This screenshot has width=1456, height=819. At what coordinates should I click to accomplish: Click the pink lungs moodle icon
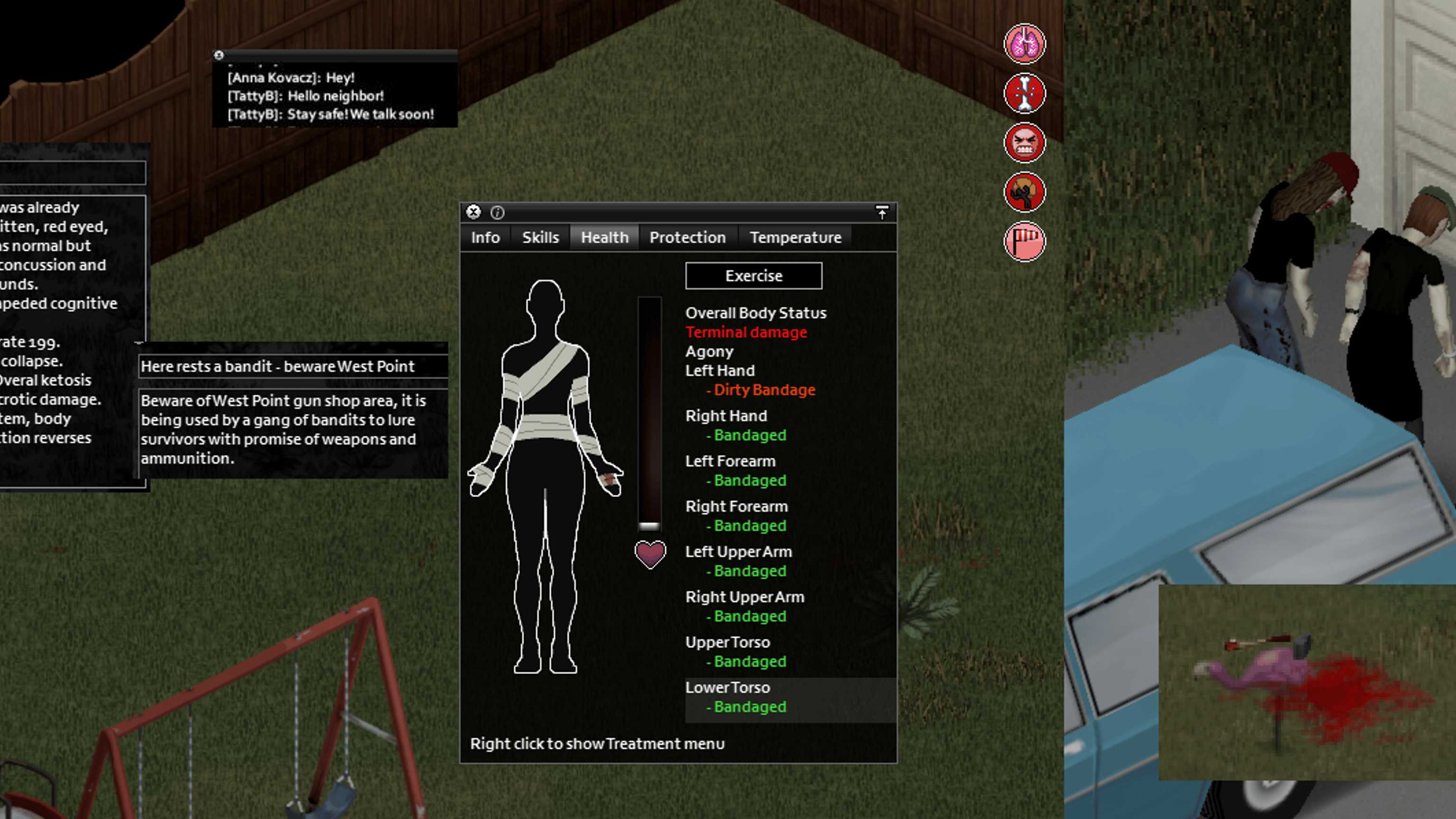pos(1024,44)
